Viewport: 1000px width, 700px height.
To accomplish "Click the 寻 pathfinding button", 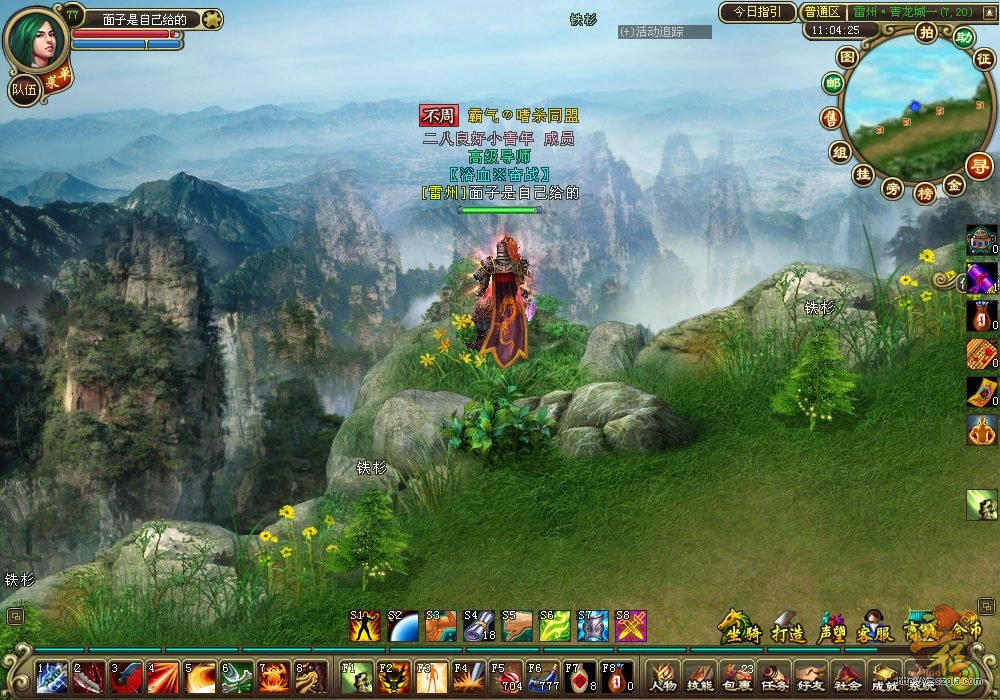I will pos(979,165).
